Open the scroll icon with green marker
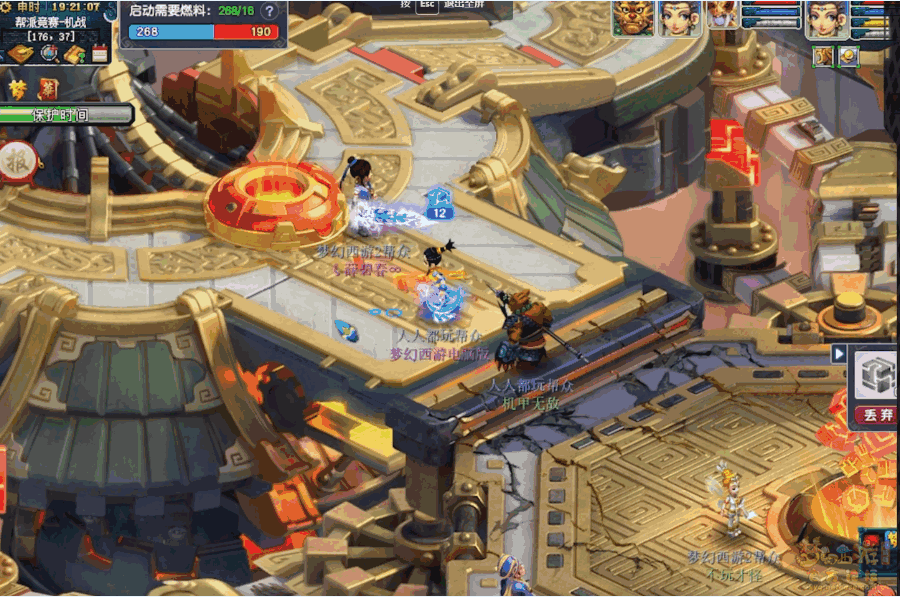This screenshot has height=597, width=900. (74, 54)
